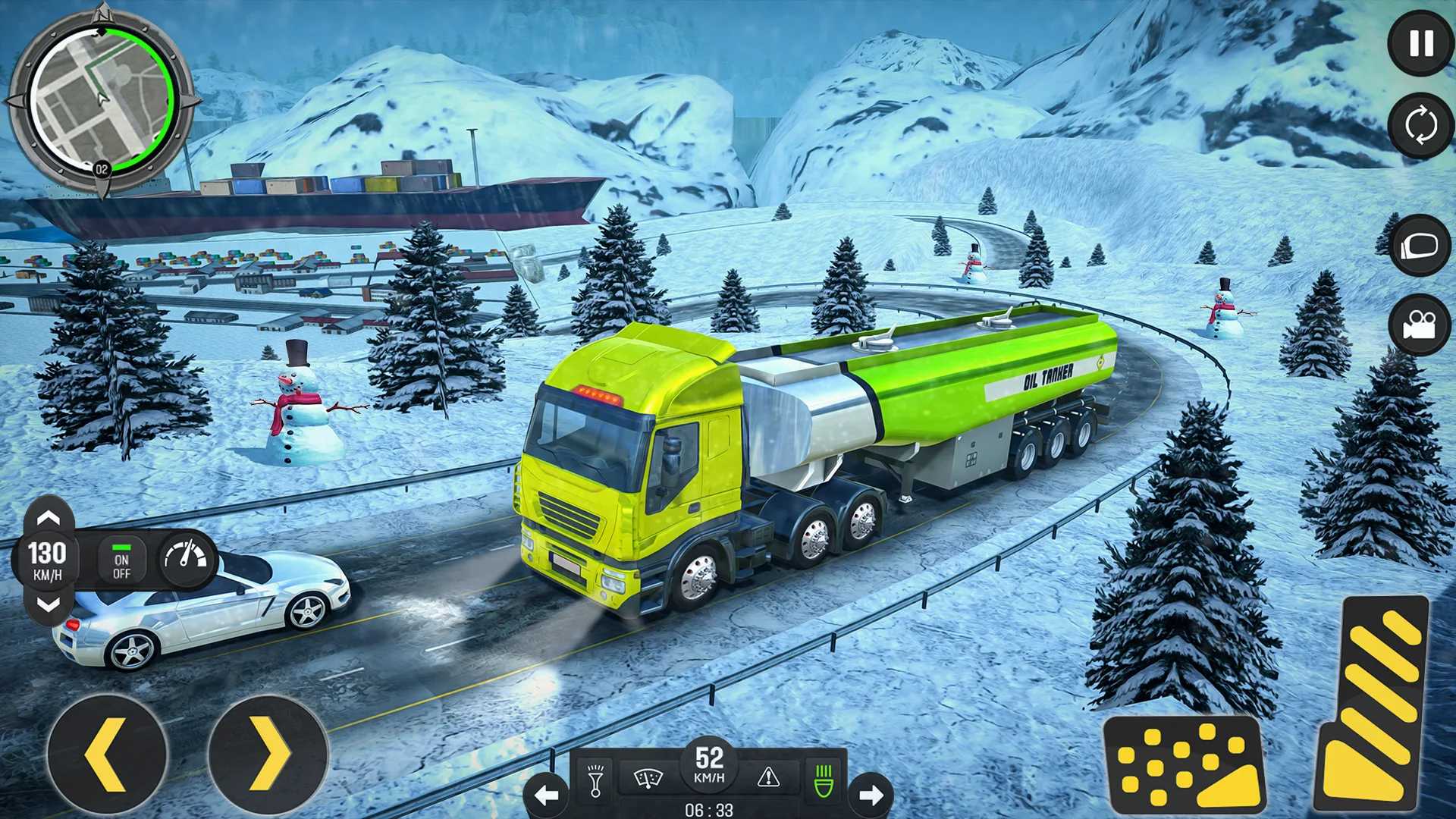Increase cruise speed with the up chevron
1456x819 pixels.
click(x=49, y=519)
